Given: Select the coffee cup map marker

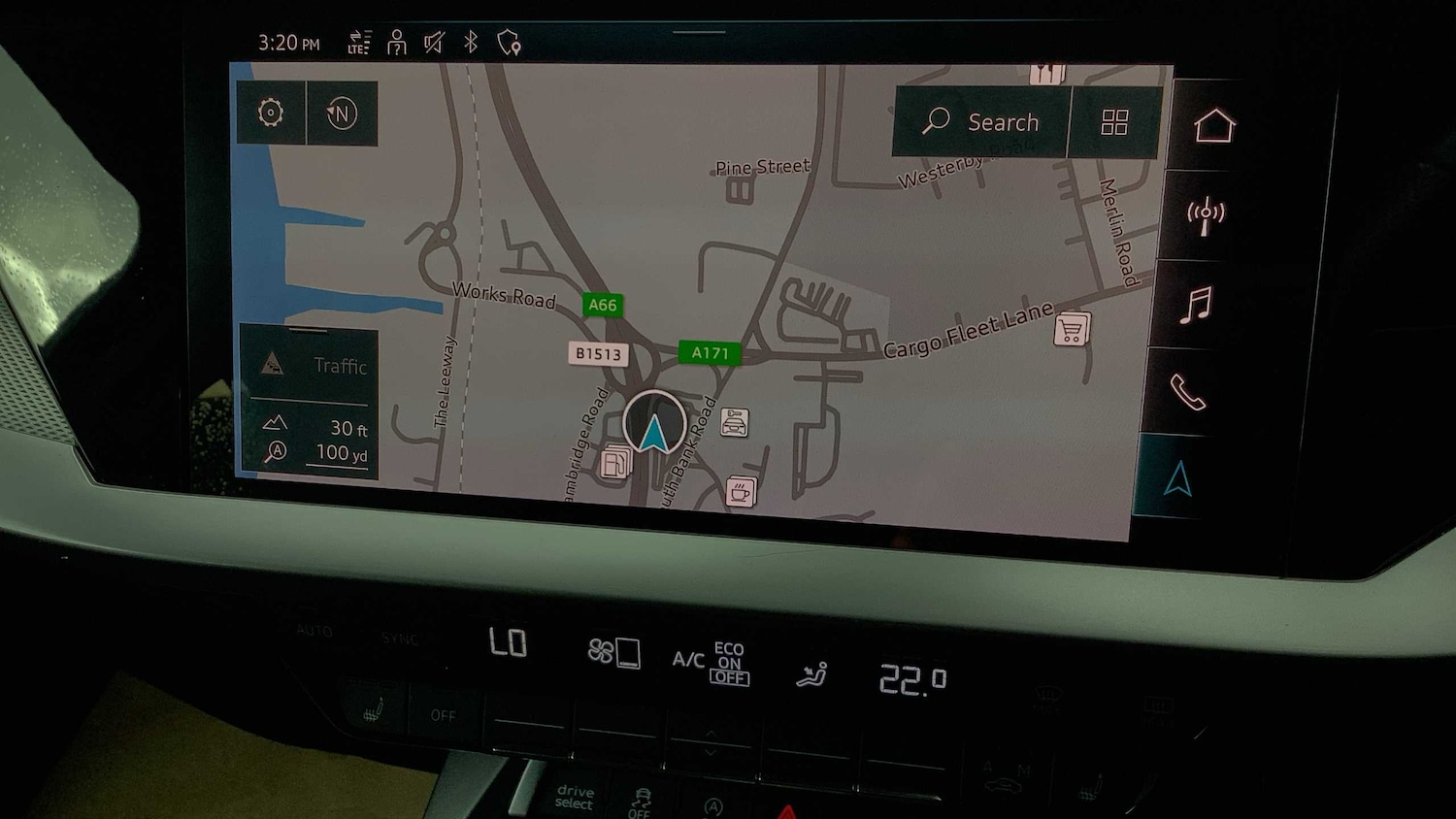Looking at the screenshot, I should pyautogui.click(x=741, y=492).
